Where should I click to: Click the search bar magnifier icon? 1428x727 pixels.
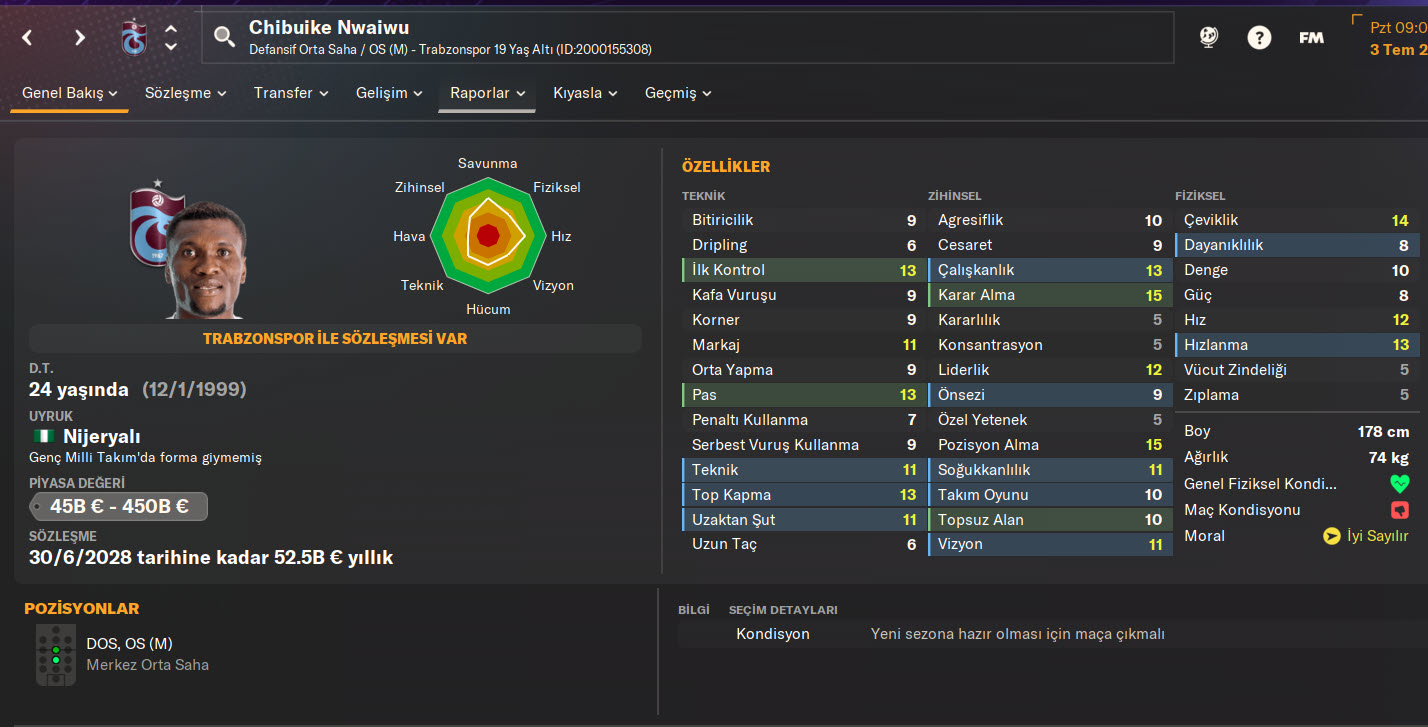[225, 38]
